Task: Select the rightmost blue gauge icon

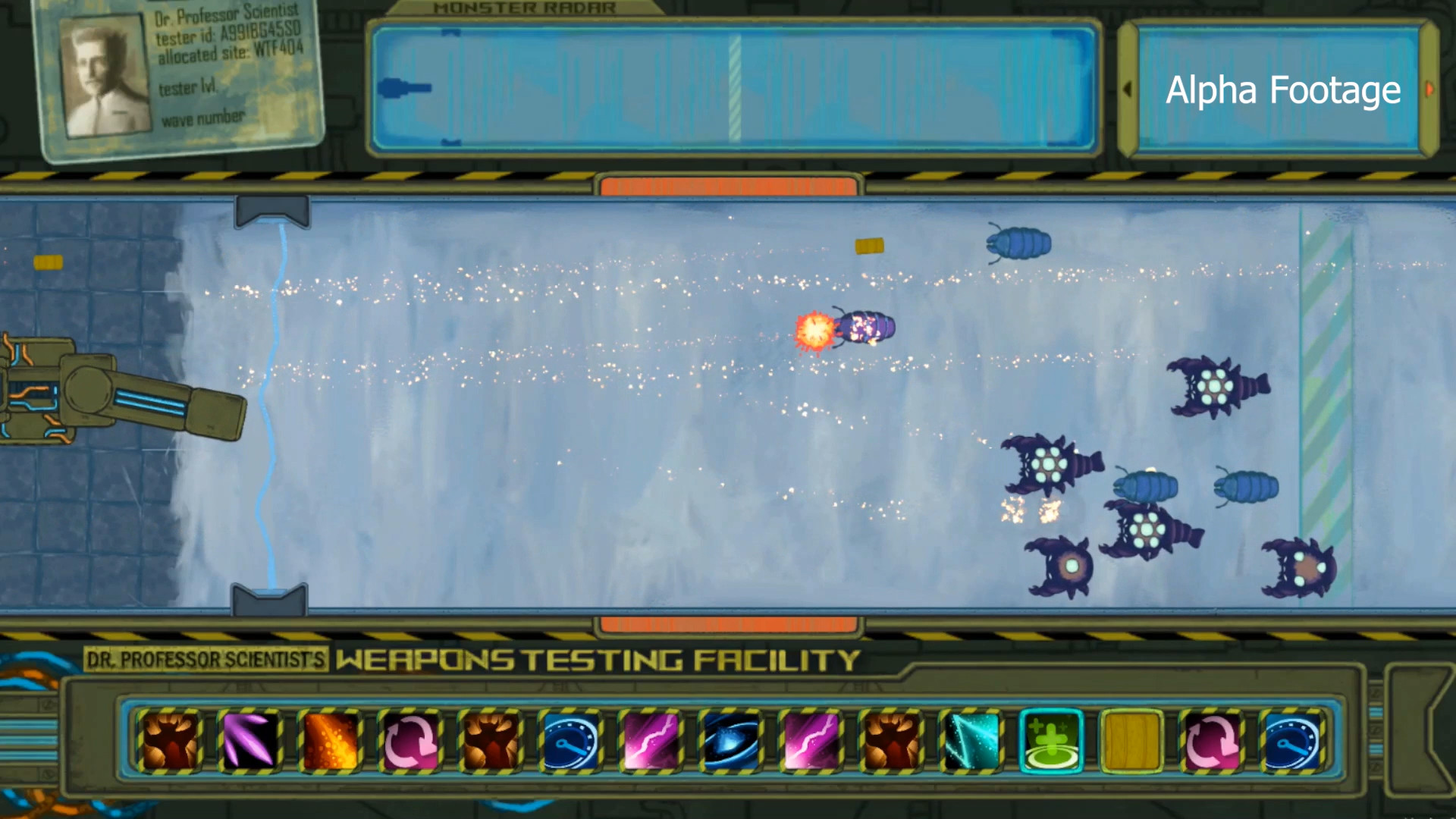Action: pyautogui.click(x=1292, y=739)
